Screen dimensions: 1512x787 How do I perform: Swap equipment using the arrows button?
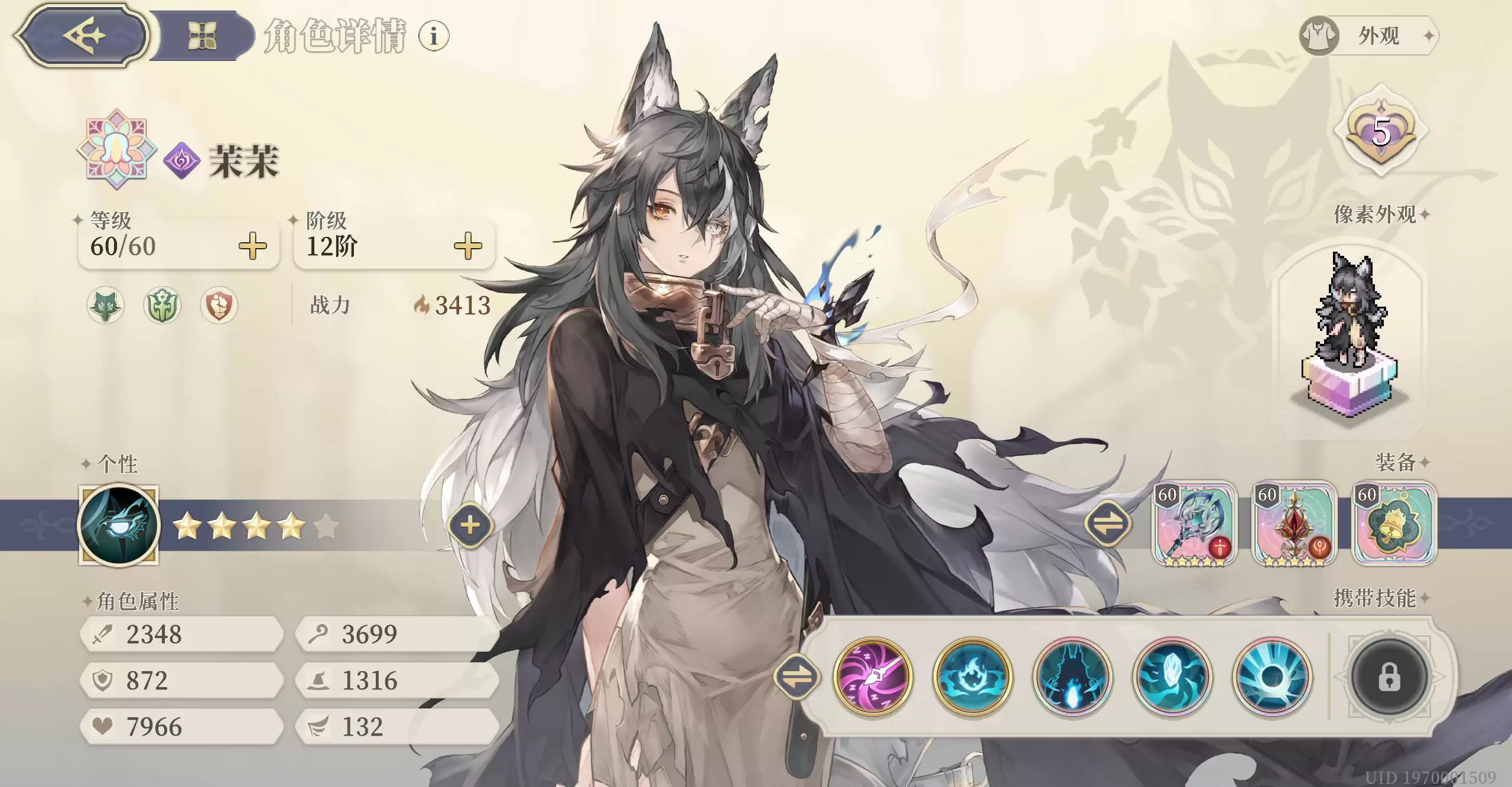(x=1108, y=524)
